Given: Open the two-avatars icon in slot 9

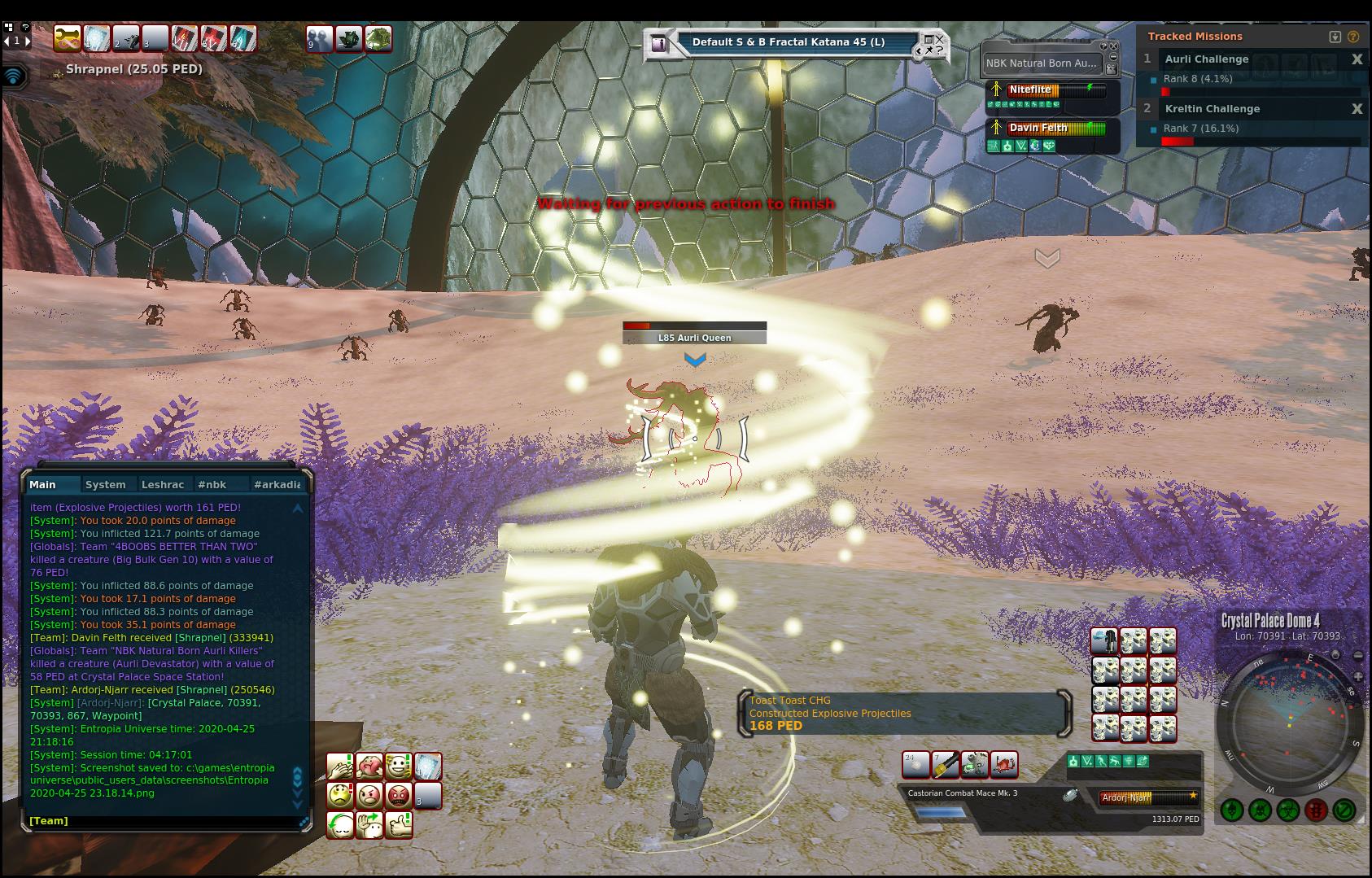Looking at the screenshot, I should point(319,38).
